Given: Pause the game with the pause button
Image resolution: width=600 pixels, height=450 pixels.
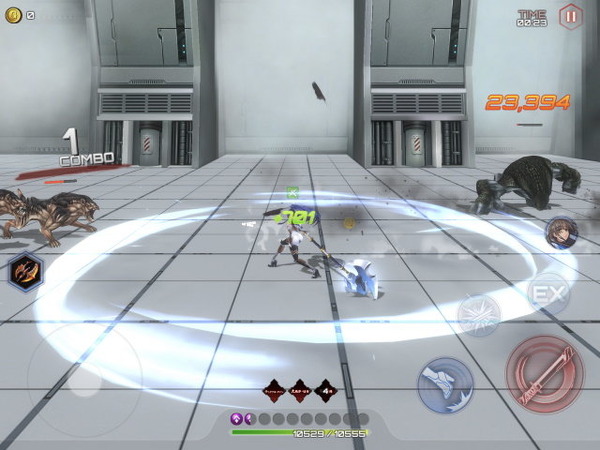Looking at the screenshot, I should pos(570,16).
